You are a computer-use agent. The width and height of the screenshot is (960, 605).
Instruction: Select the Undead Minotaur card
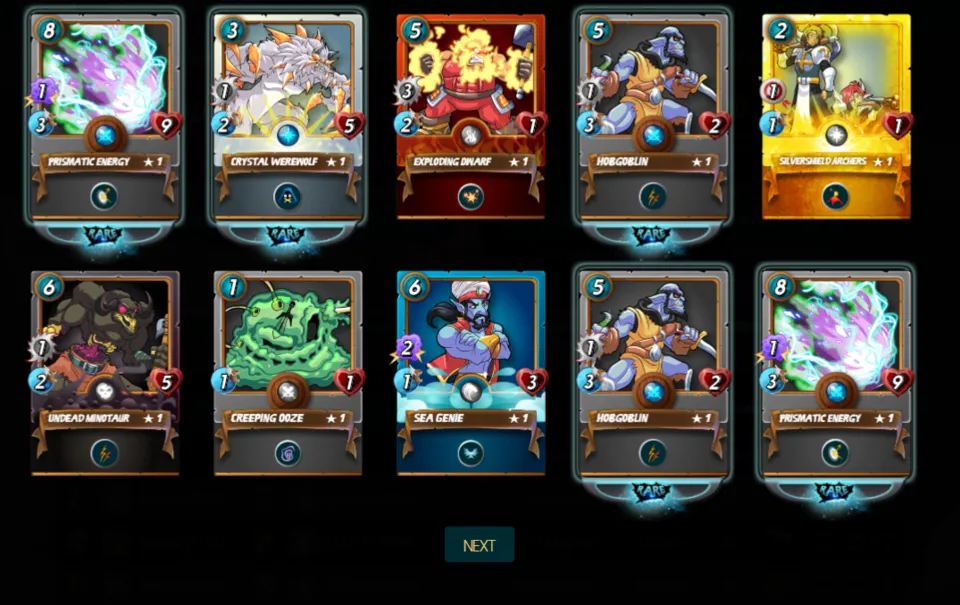pos(105,372)
